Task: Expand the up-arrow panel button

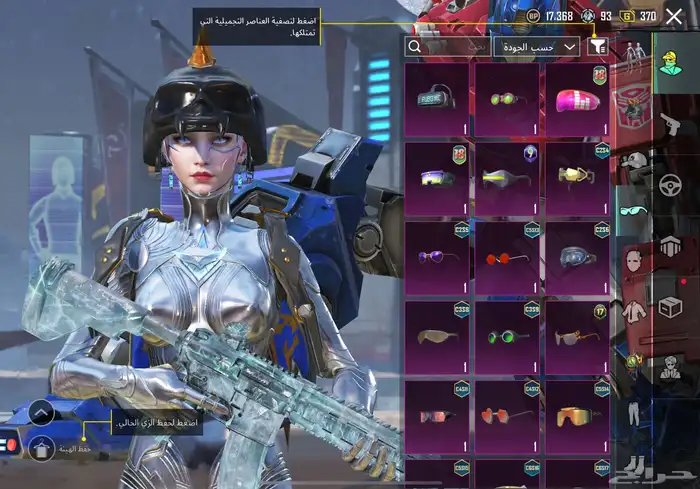Action: (x=41, y=412)
